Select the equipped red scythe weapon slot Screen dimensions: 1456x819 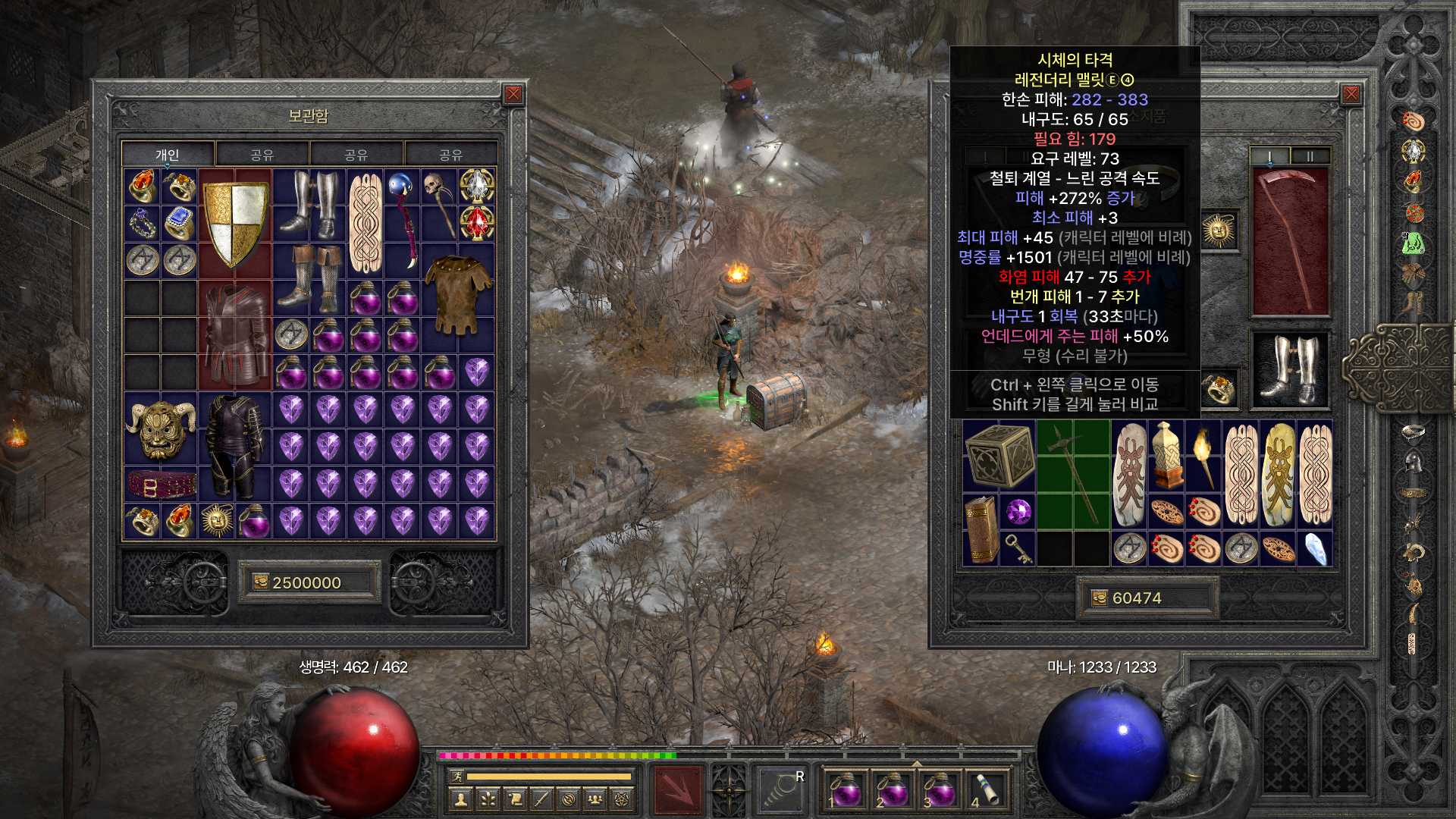(1290, 241)
